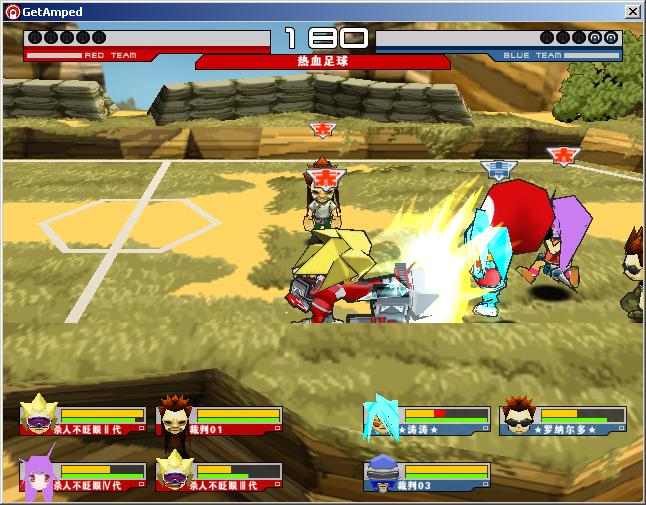Select red team panel 裁判01
The width and height of the screenshot is (646, 505).
coord(219,419)
